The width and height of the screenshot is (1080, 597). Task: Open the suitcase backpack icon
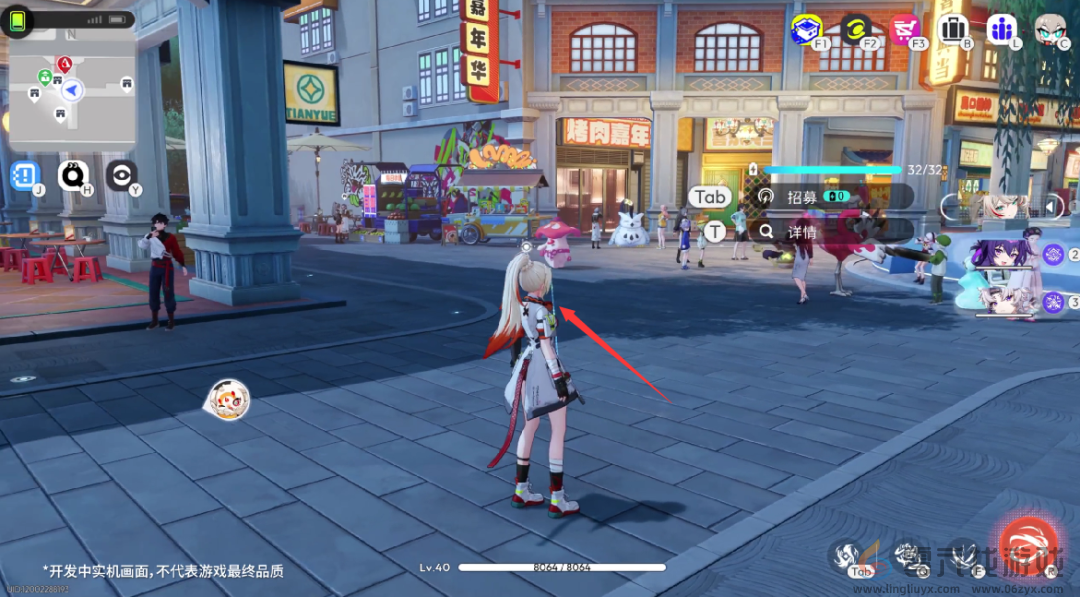[x=952, y=29]
